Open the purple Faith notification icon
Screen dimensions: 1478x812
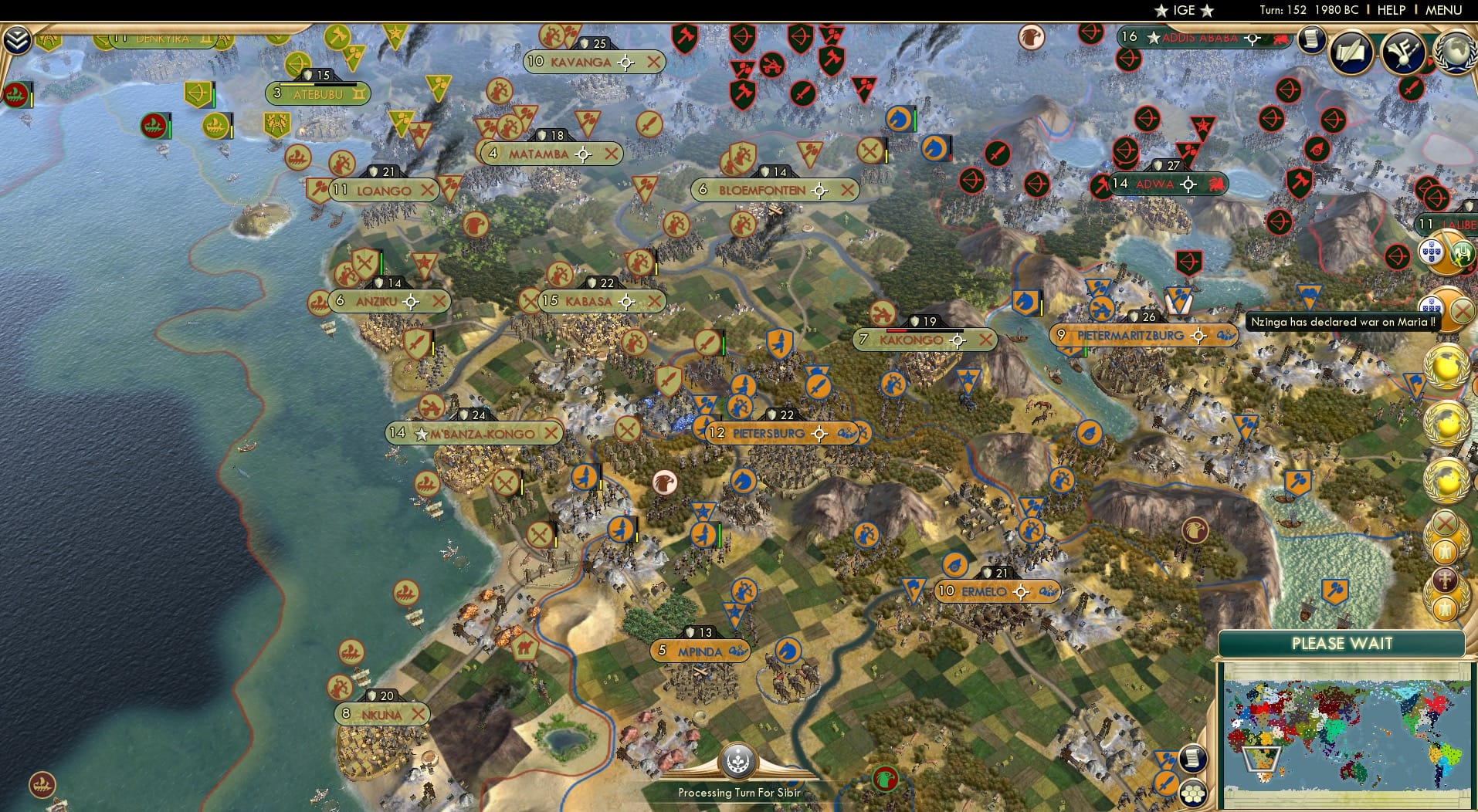pos(1446,581)
